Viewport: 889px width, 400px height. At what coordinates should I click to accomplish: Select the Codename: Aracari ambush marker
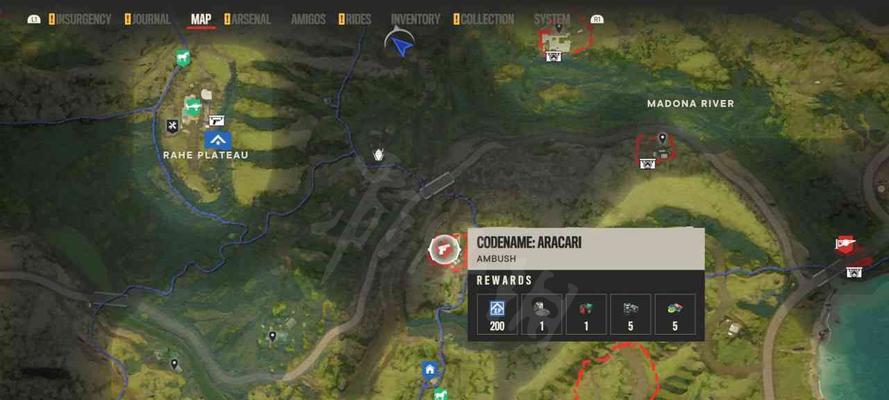pyautogui.click(x=440, y=249)
